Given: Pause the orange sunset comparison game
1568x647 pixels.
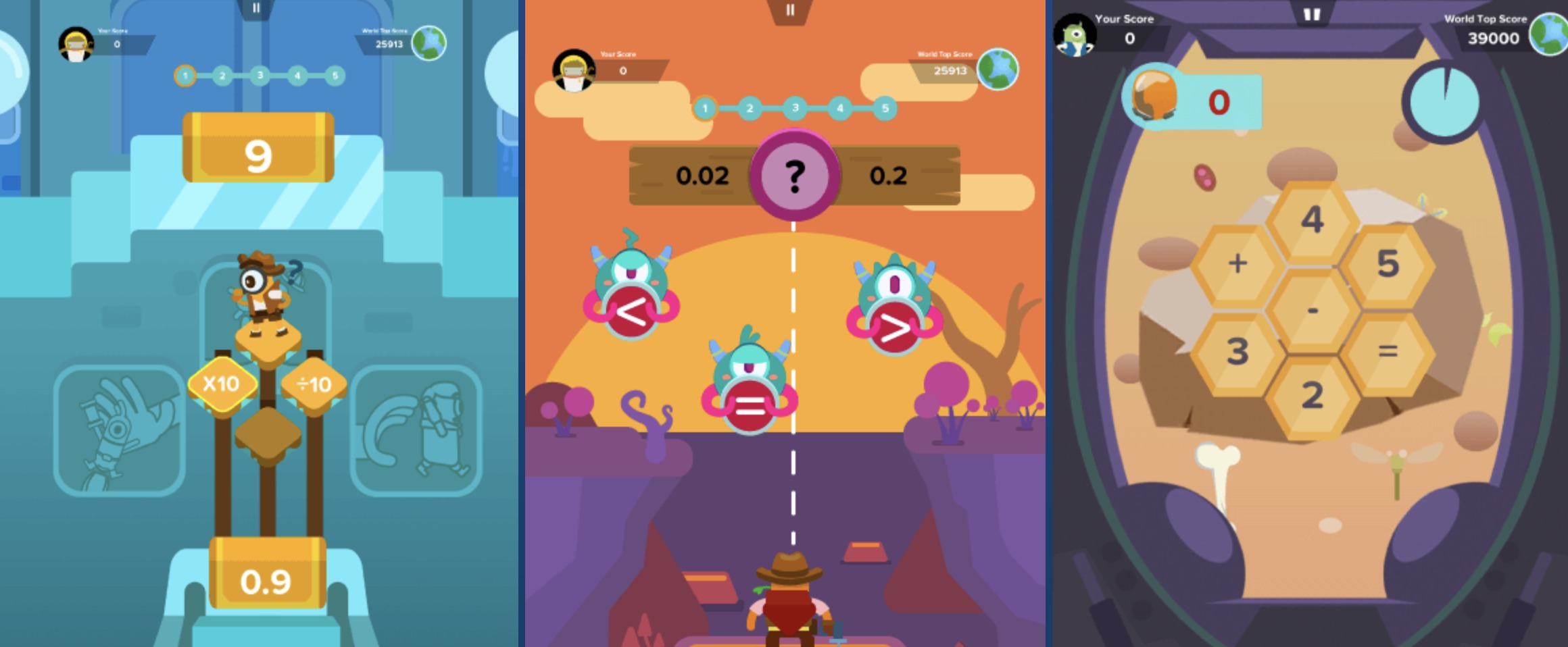Looking at the screenshot, I should (x=789, y=11).
